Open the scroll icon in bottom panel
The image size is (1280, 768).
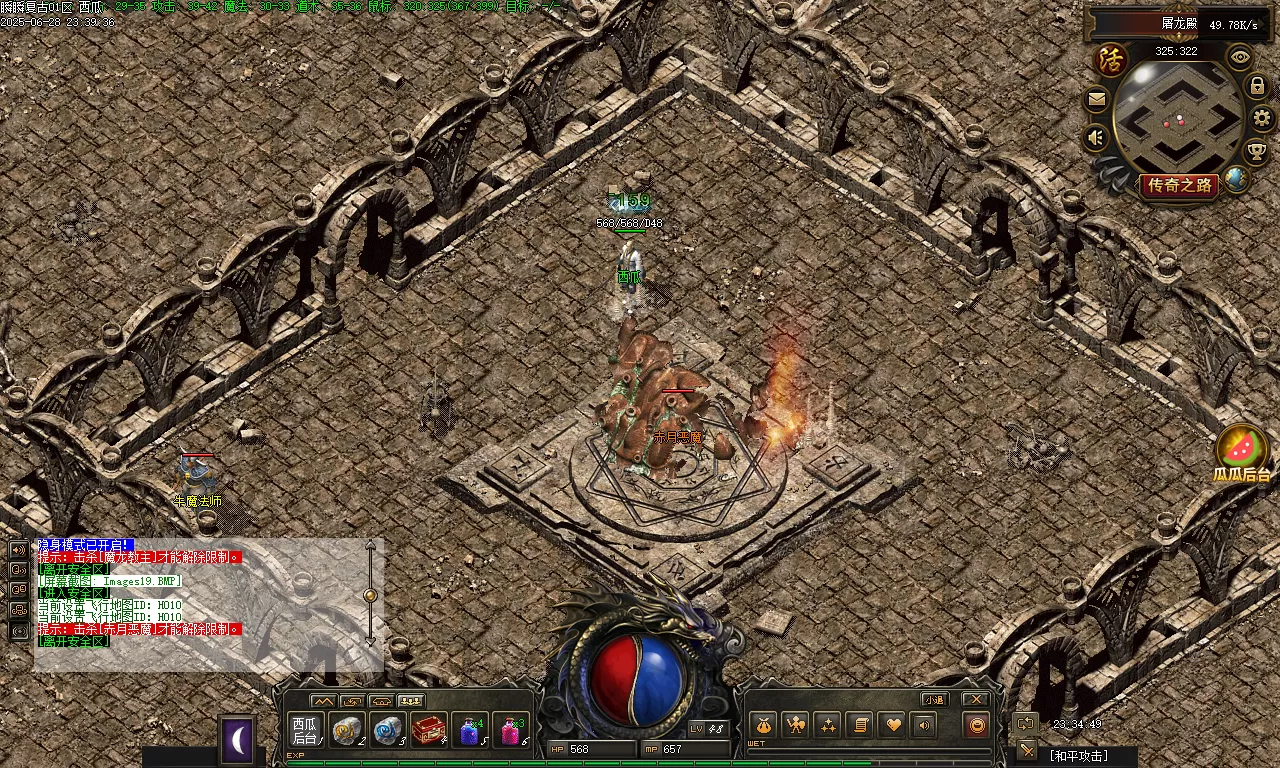(x=859, y=725)
